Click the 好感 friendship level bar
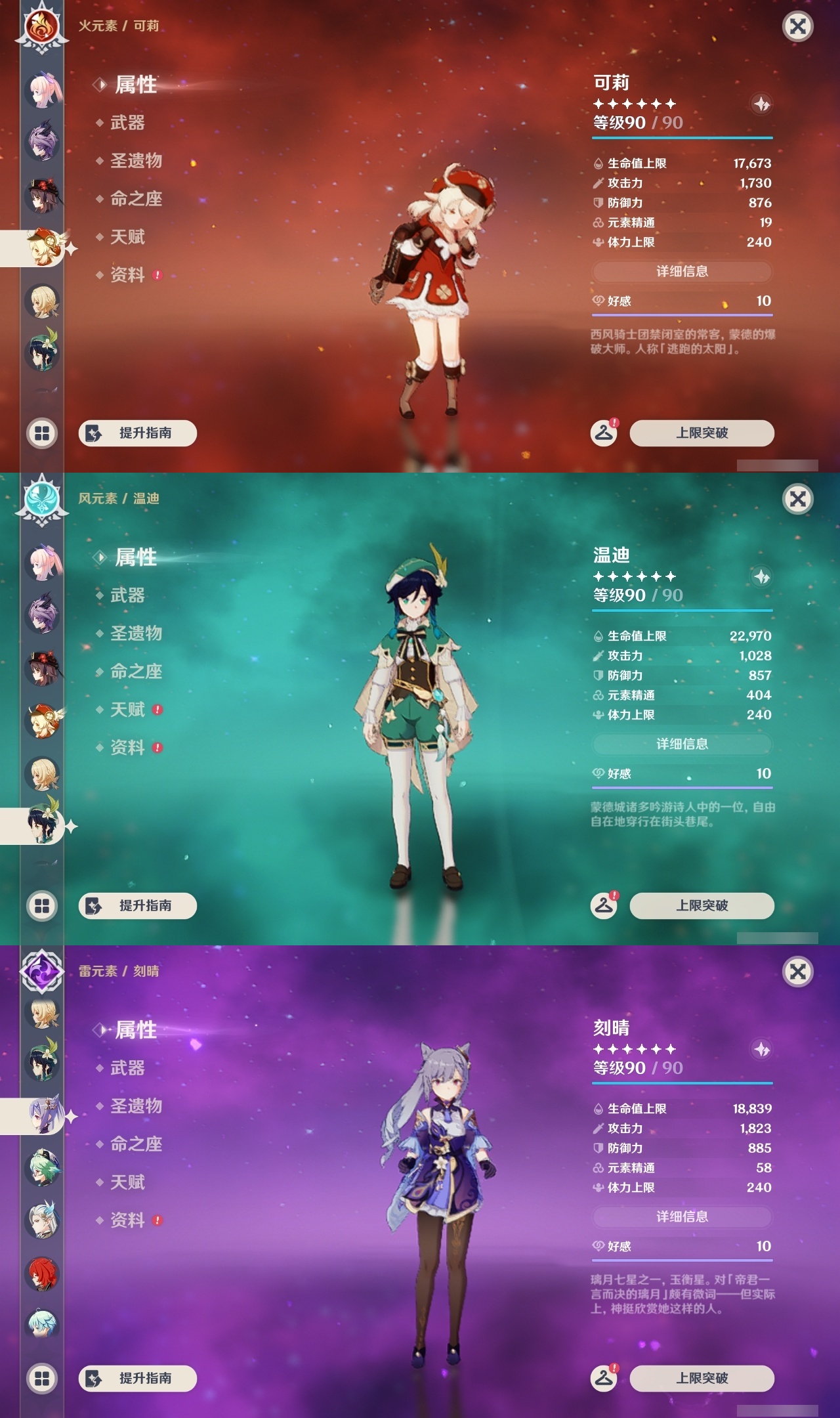The image size is (840, 1418). (x=682, y=302)
